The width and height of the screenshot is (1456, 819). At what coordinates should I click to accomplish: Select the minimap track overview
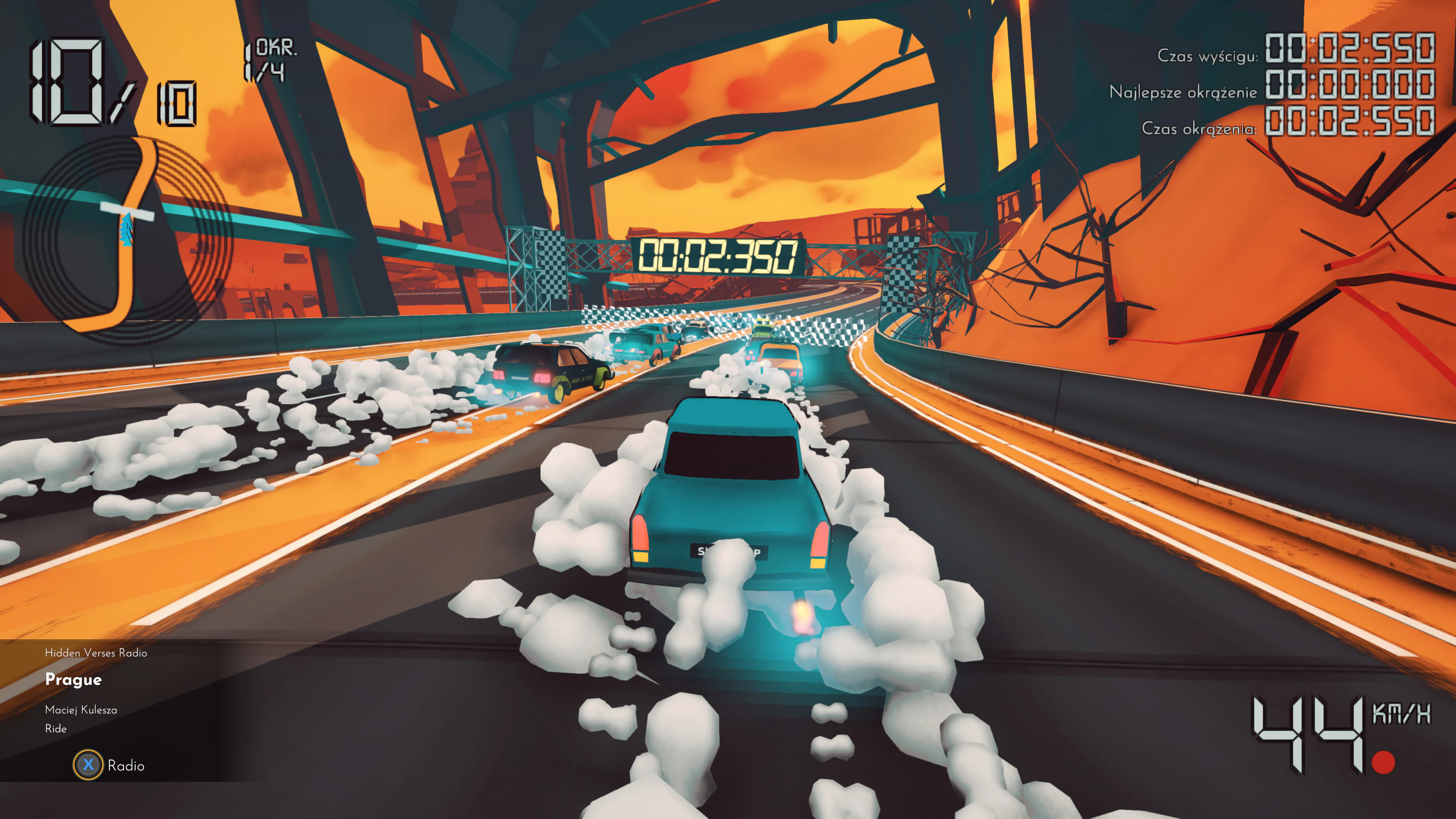click(x=113, y=240)
